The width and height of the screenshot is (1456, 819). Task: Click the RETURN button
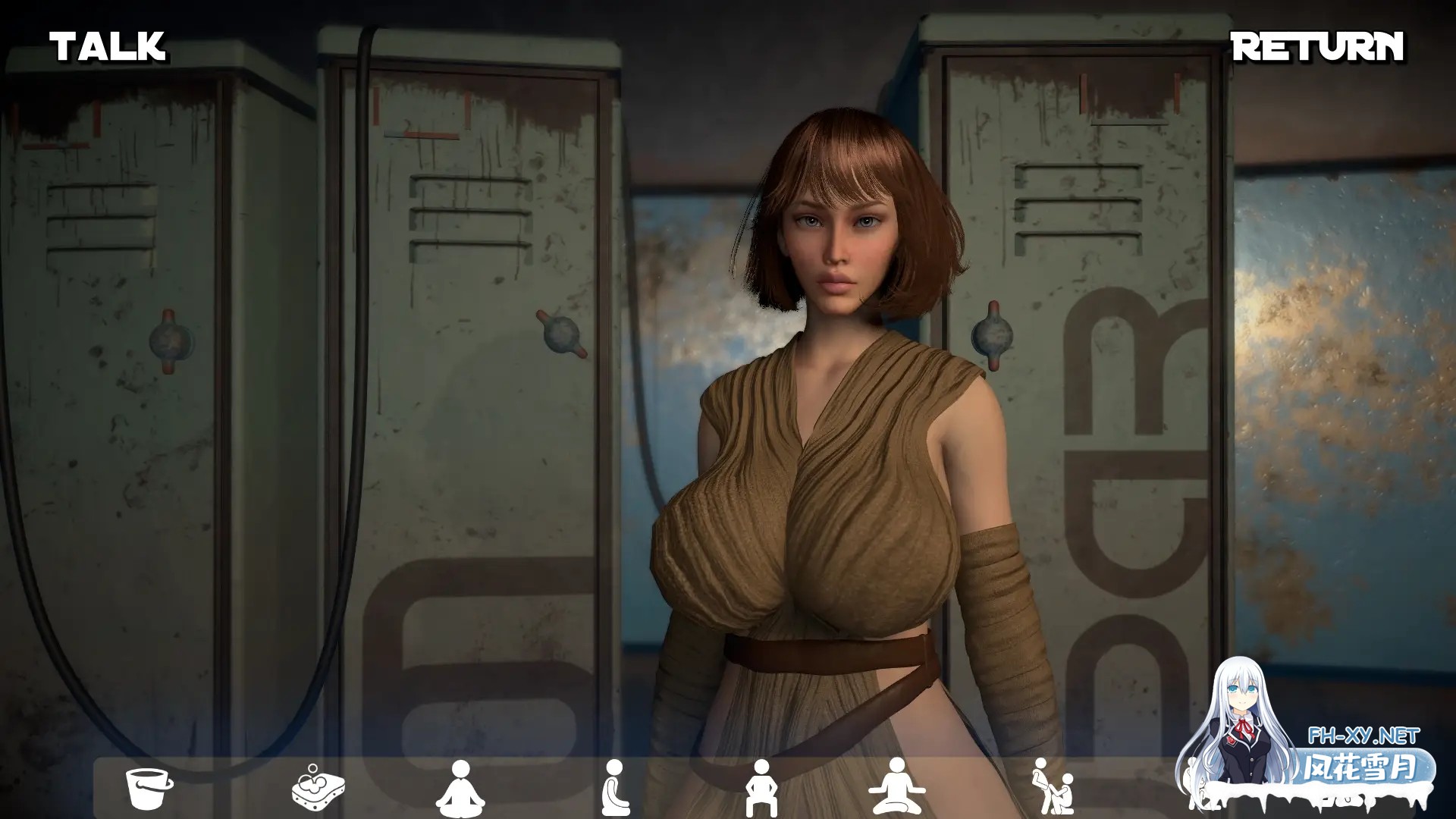(x=1317, y=47)
